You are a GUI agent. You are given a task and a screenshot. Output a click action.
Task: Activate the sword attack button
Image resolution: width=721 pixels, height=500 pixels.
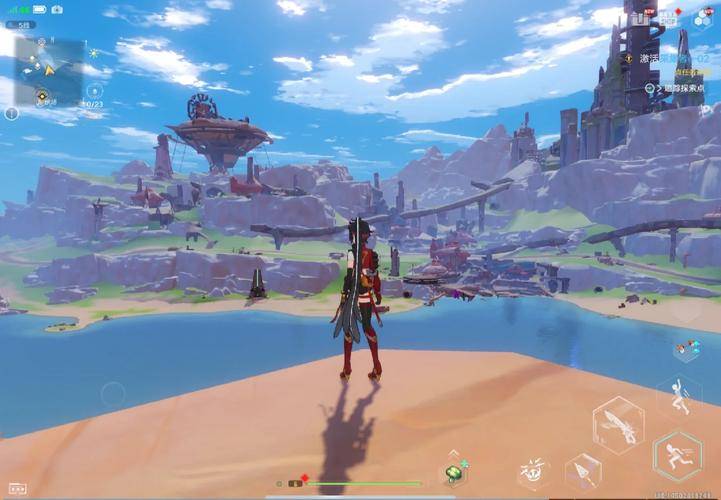[x=618, y=425]
